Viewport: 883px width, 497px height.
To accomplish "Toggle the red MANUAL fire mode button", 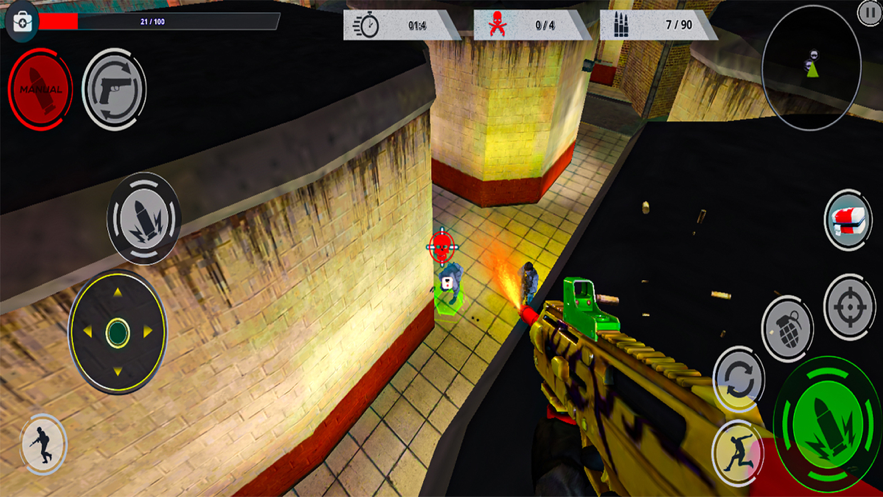I will click(40, 88).
